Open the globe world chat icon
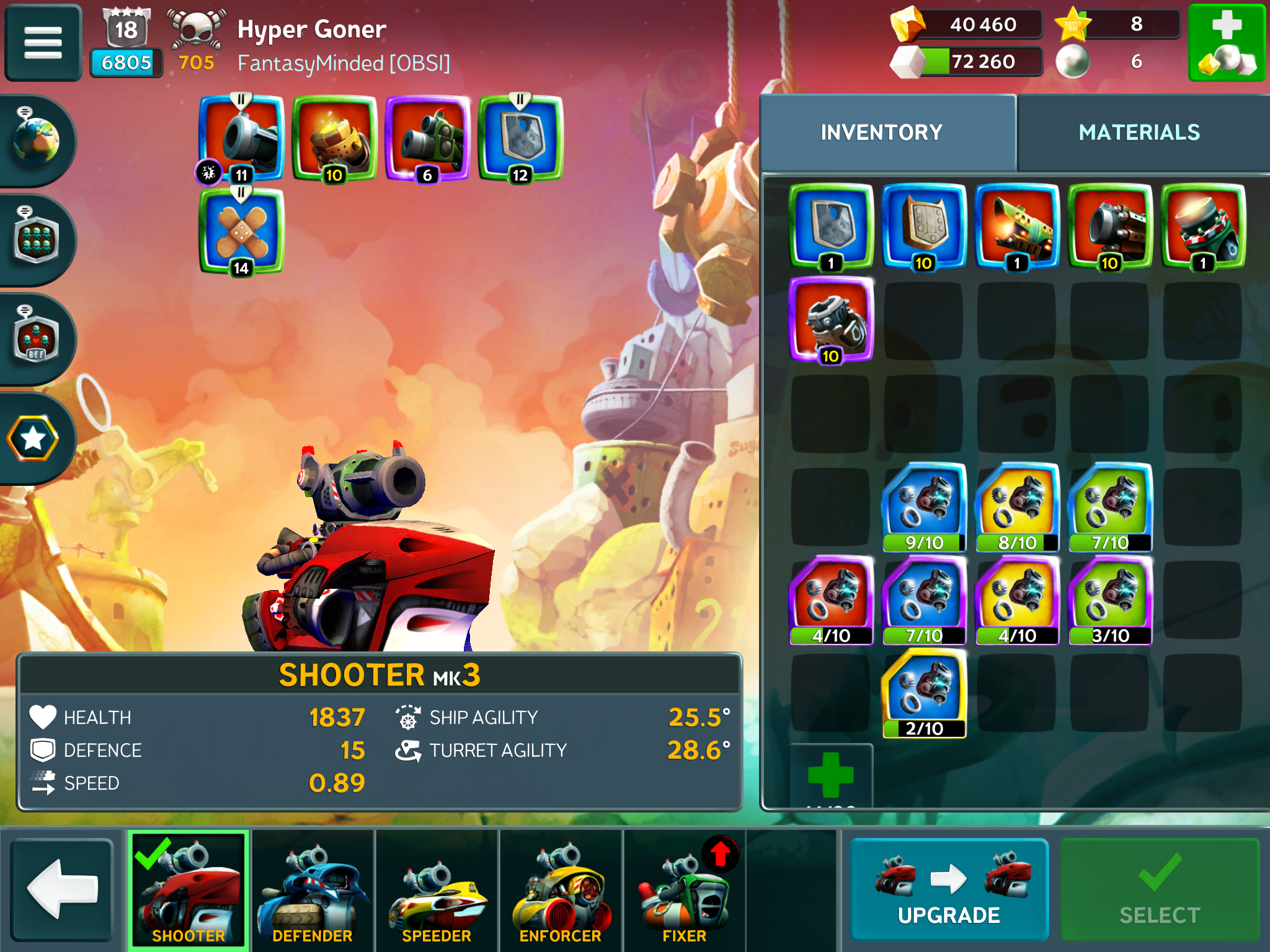Screen dimensions: 1270x952 coord(36,140)
